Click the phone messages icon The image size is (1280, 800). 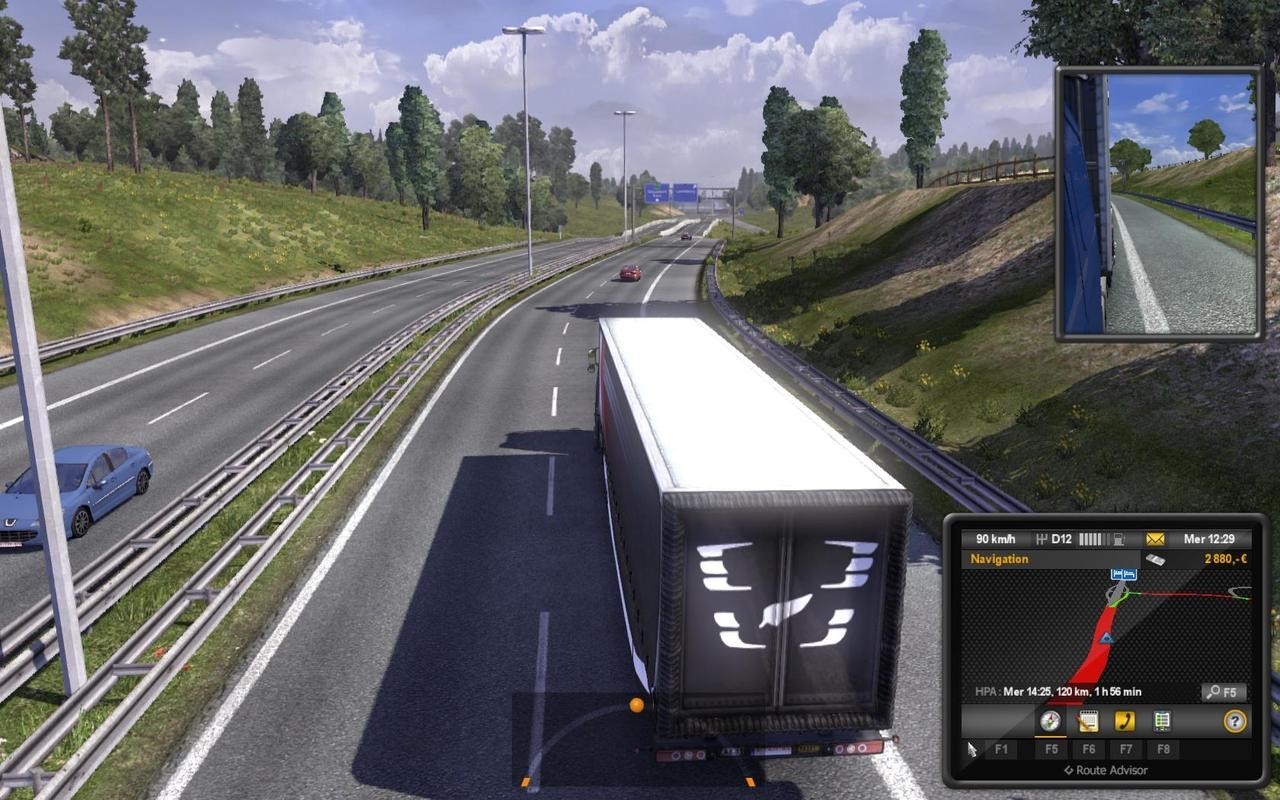(x=1124, y=720)
